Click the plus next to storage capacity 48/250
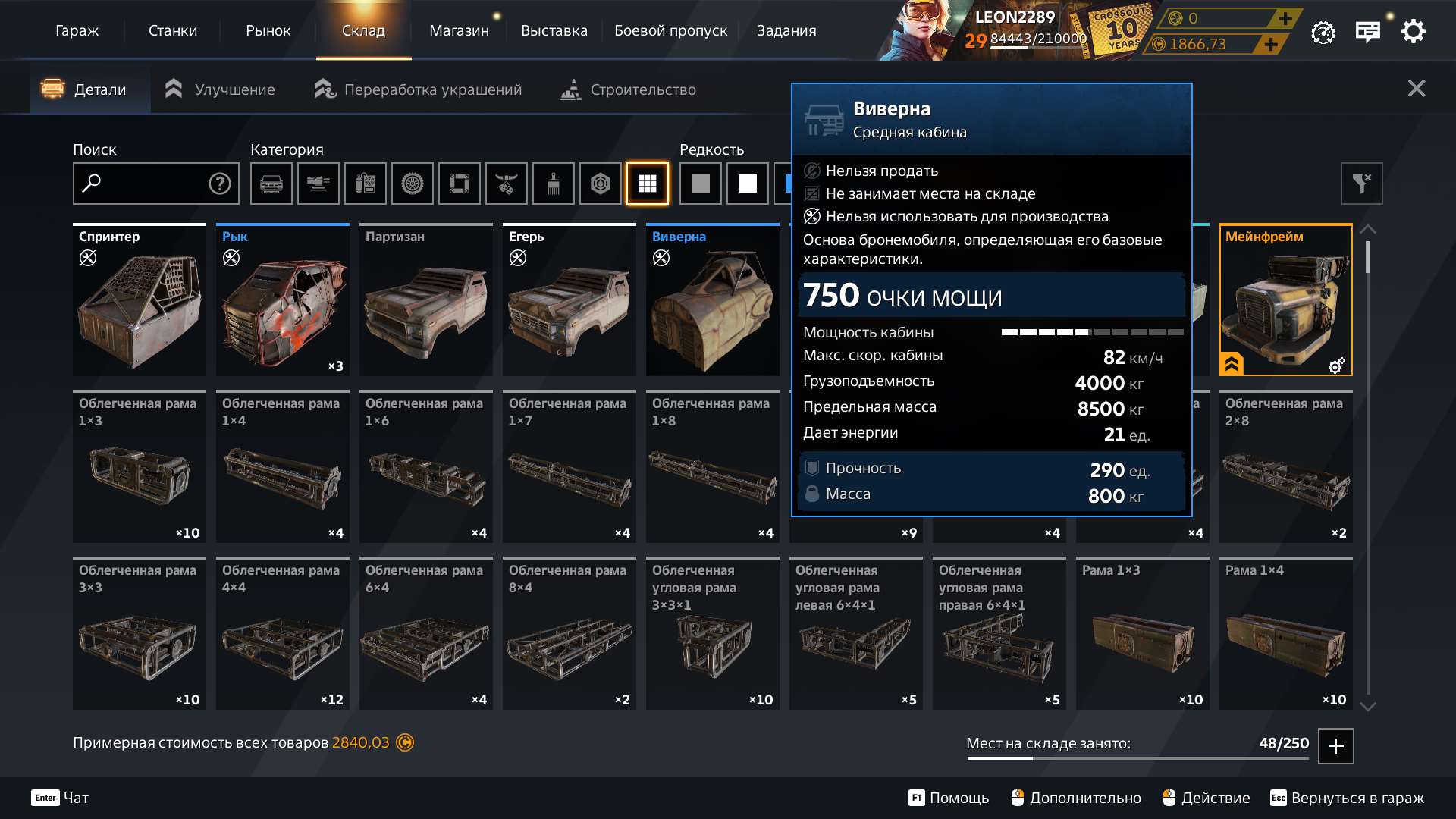The image size is (1456, 819). click(1335, 746)
